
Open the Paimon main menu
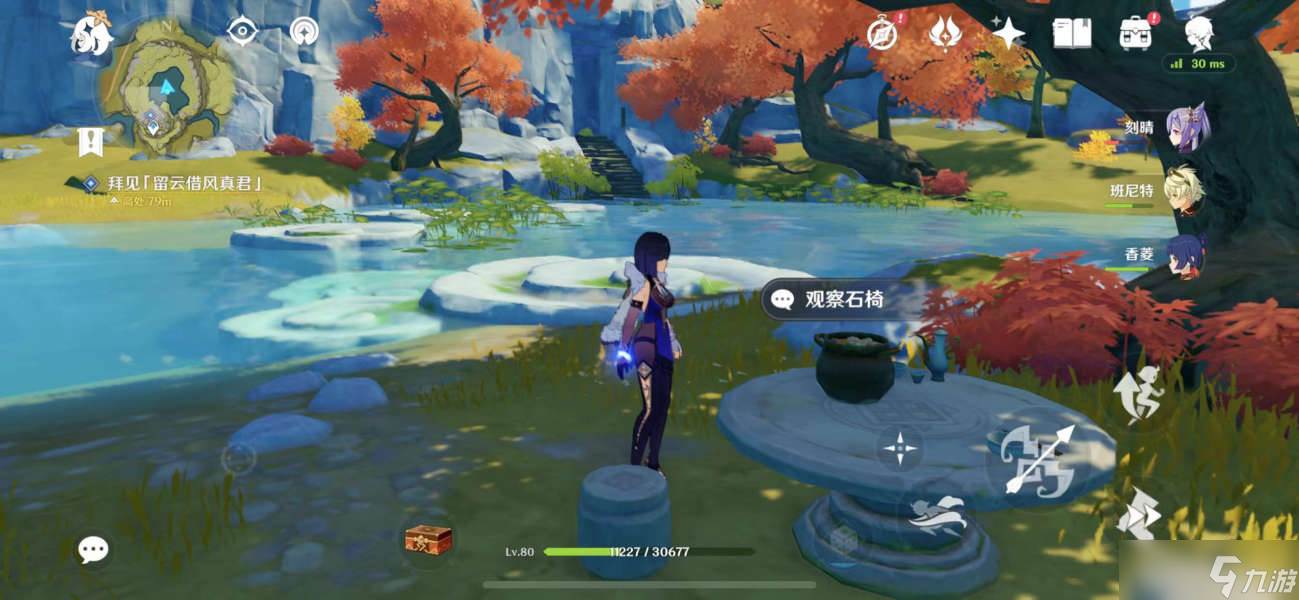click(x=90, y=33)
